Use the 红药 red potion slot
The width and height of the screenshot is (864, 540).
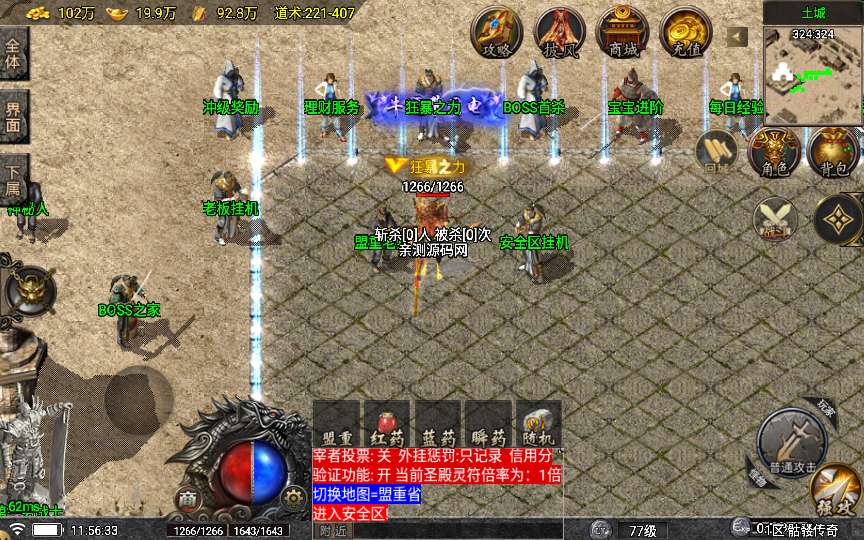pos(386,424)
